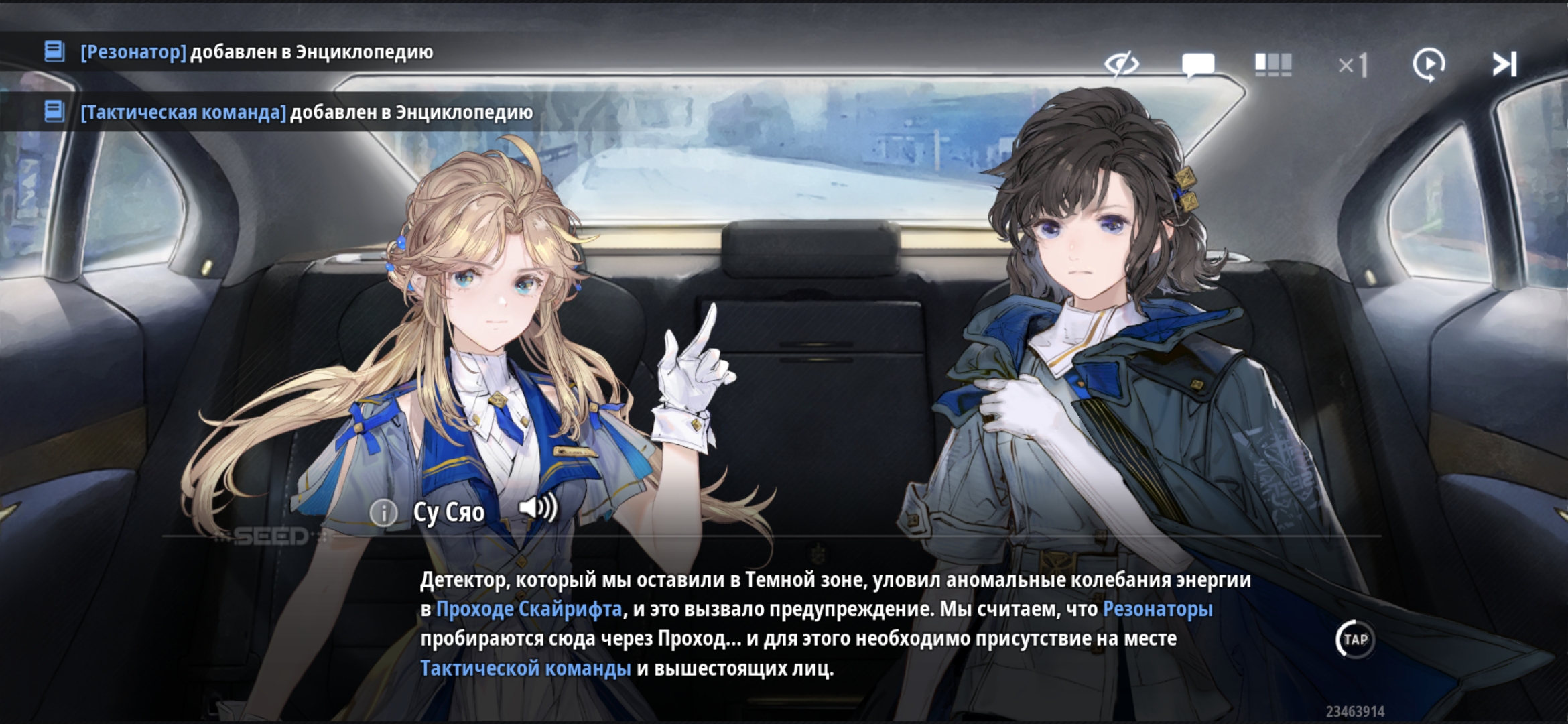Toggle auto-play dialogue
Image resolution: width=1568 pixels, height=724 pixels.
(1429, 65)
